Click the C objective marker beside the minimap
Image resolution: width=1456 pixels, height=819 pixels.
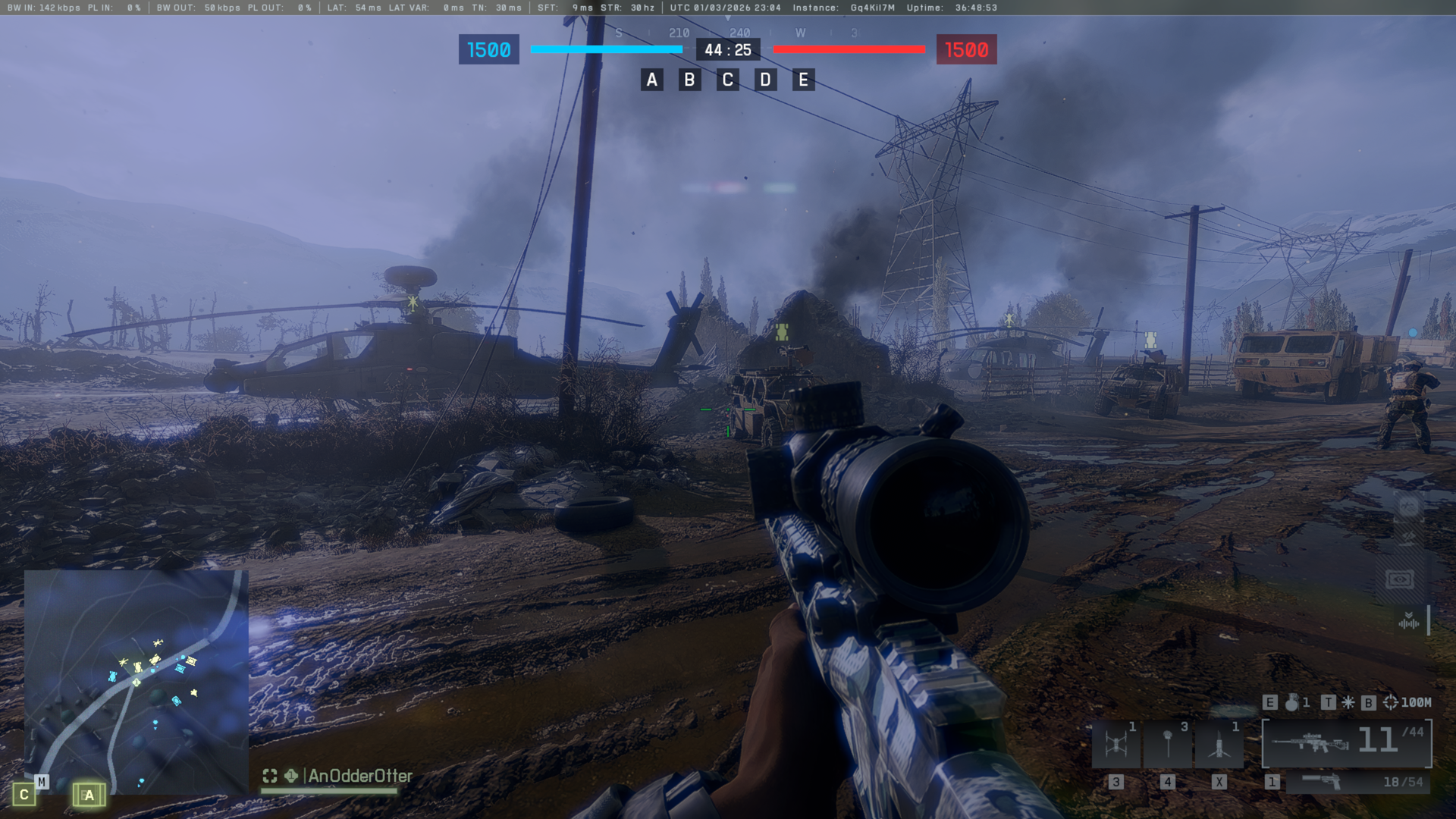(24, 795)
